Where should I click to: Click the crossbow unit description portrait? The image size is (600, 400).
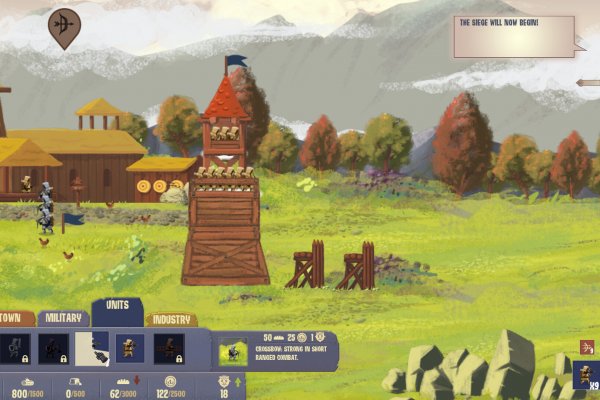point(233,350)
